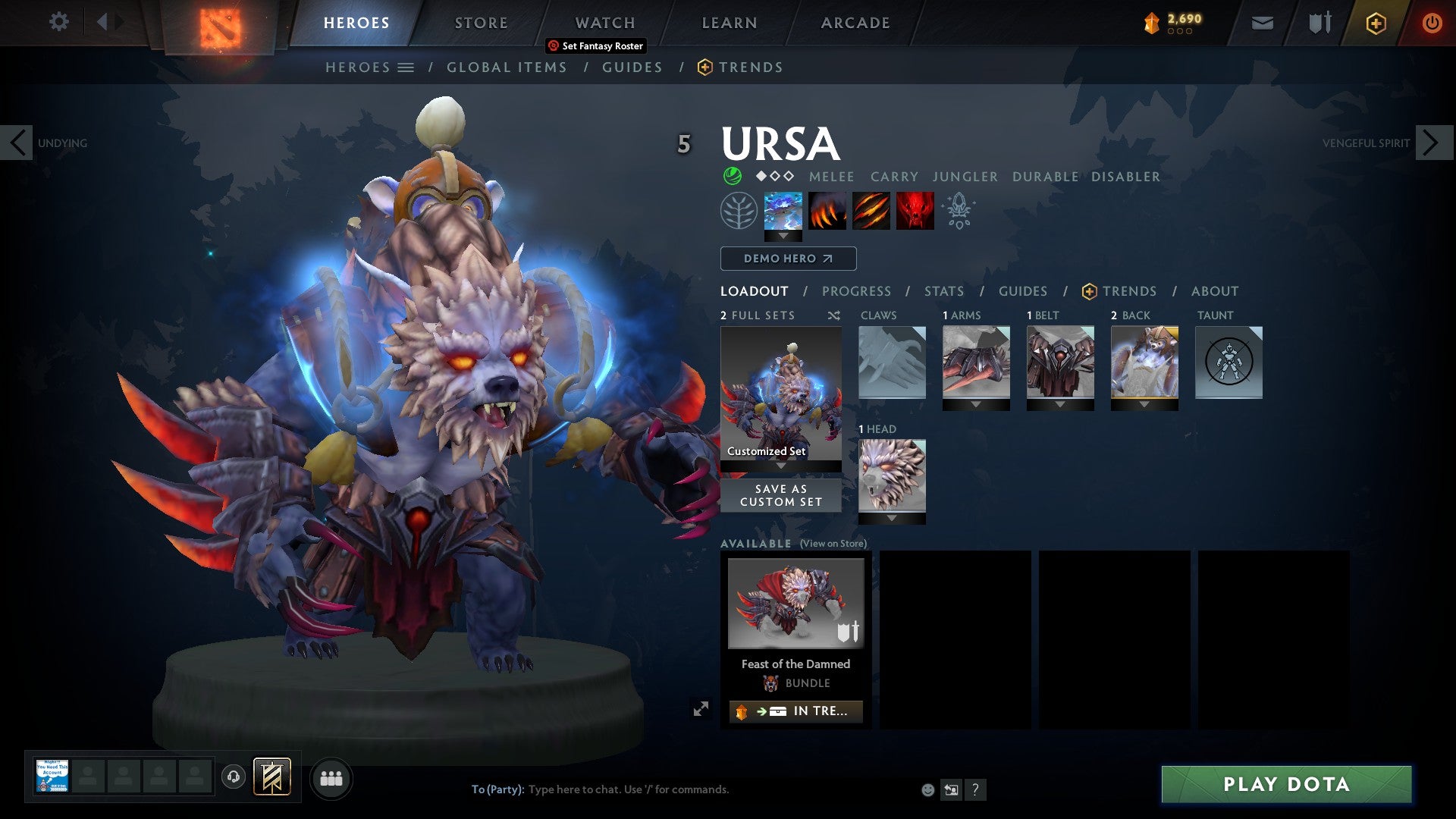Click the Demo Hero button

click(x=786, y=258)
